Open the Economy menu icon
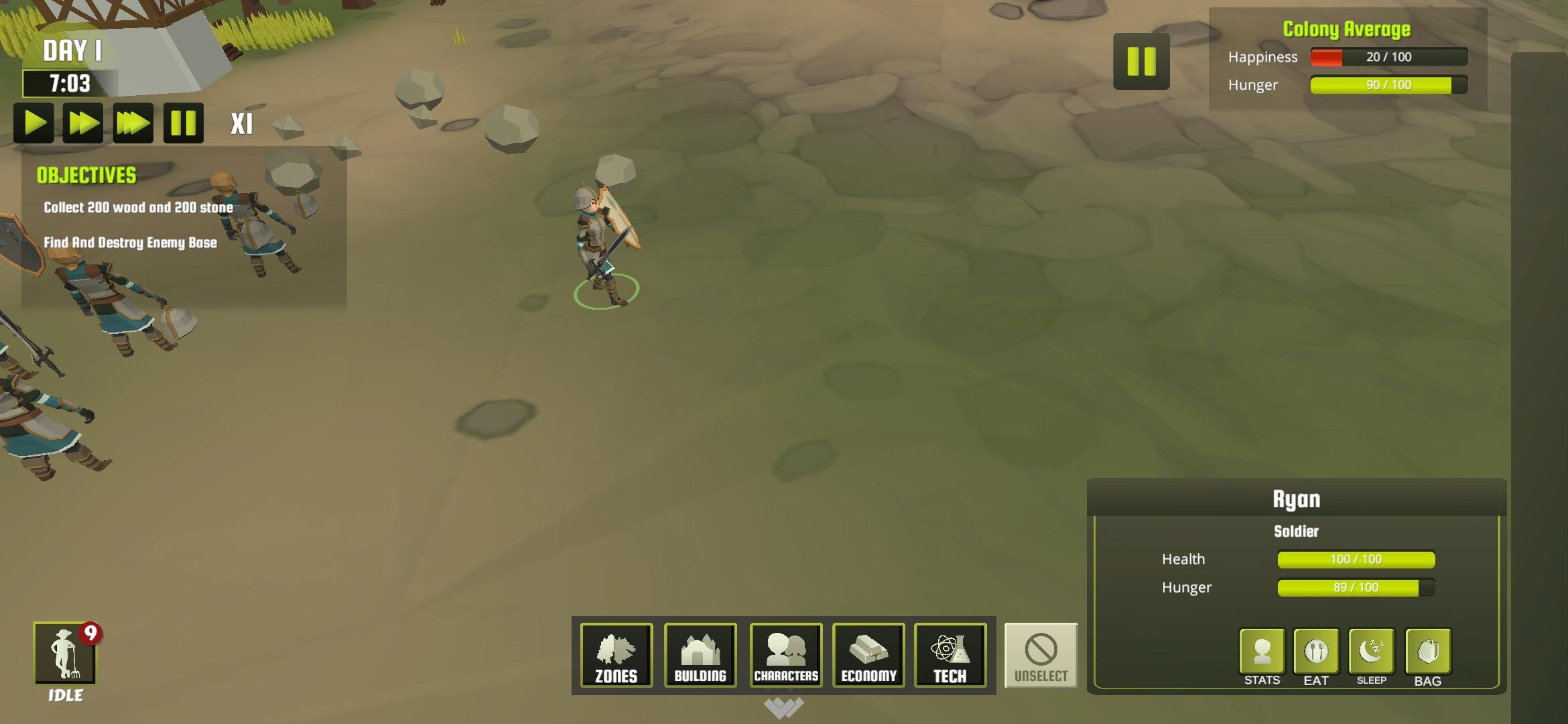The width and height of the screenshot is (1568, 724). point(868,655)
